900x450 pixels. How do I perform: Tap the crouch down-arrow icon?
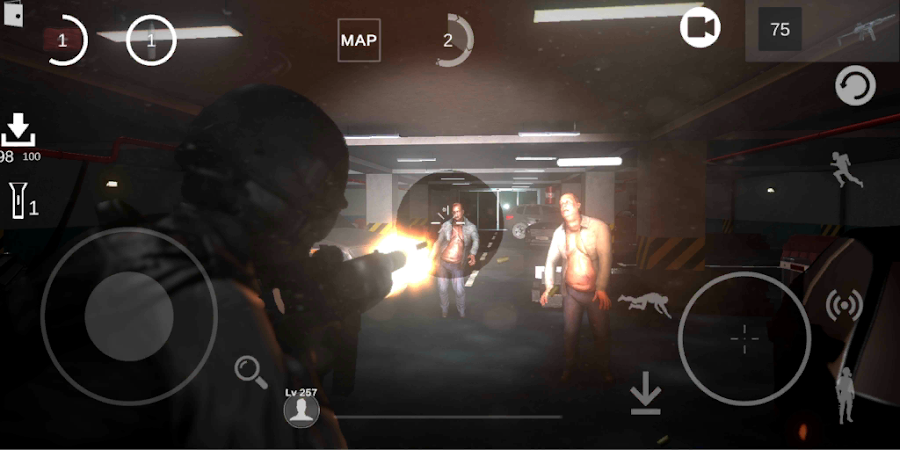pyautogui.click(x=646, y=397)
